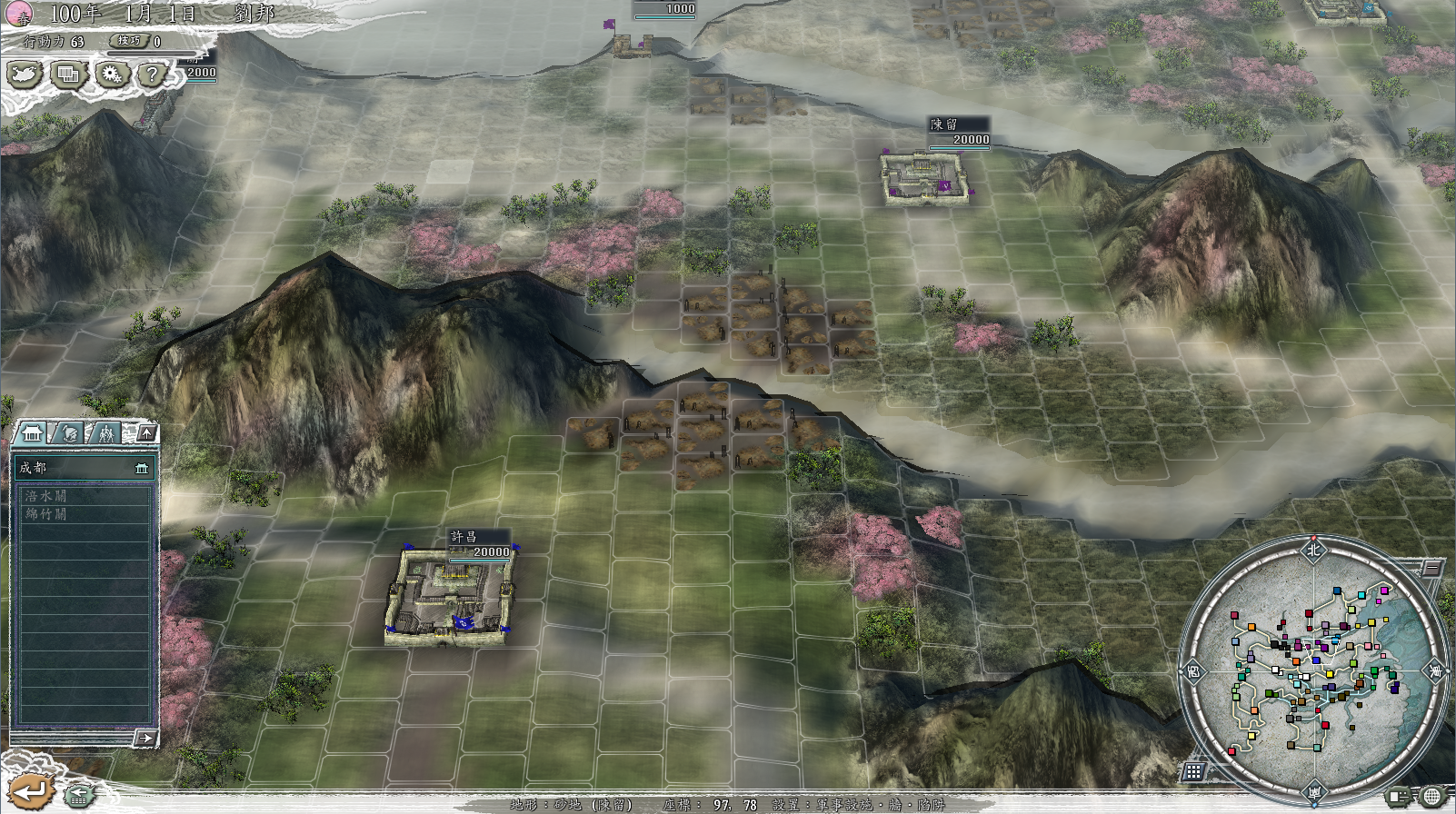Switch to the facilities tab in the left panel

pyautogui.click(x=107, y=433)
